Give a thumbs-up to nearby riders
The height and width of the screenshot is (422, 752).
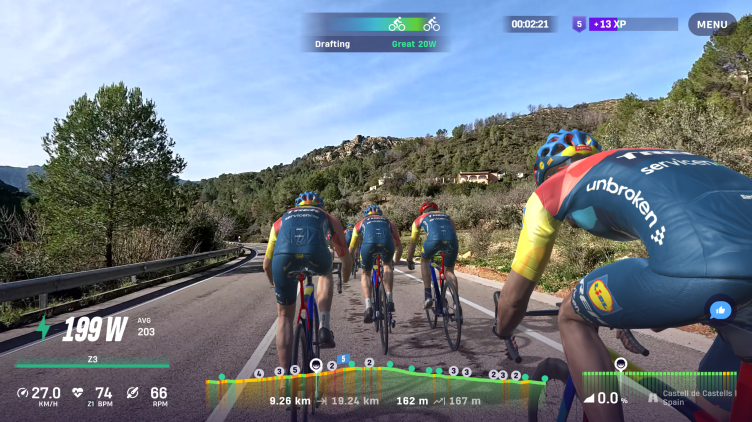tap(719, 310)
